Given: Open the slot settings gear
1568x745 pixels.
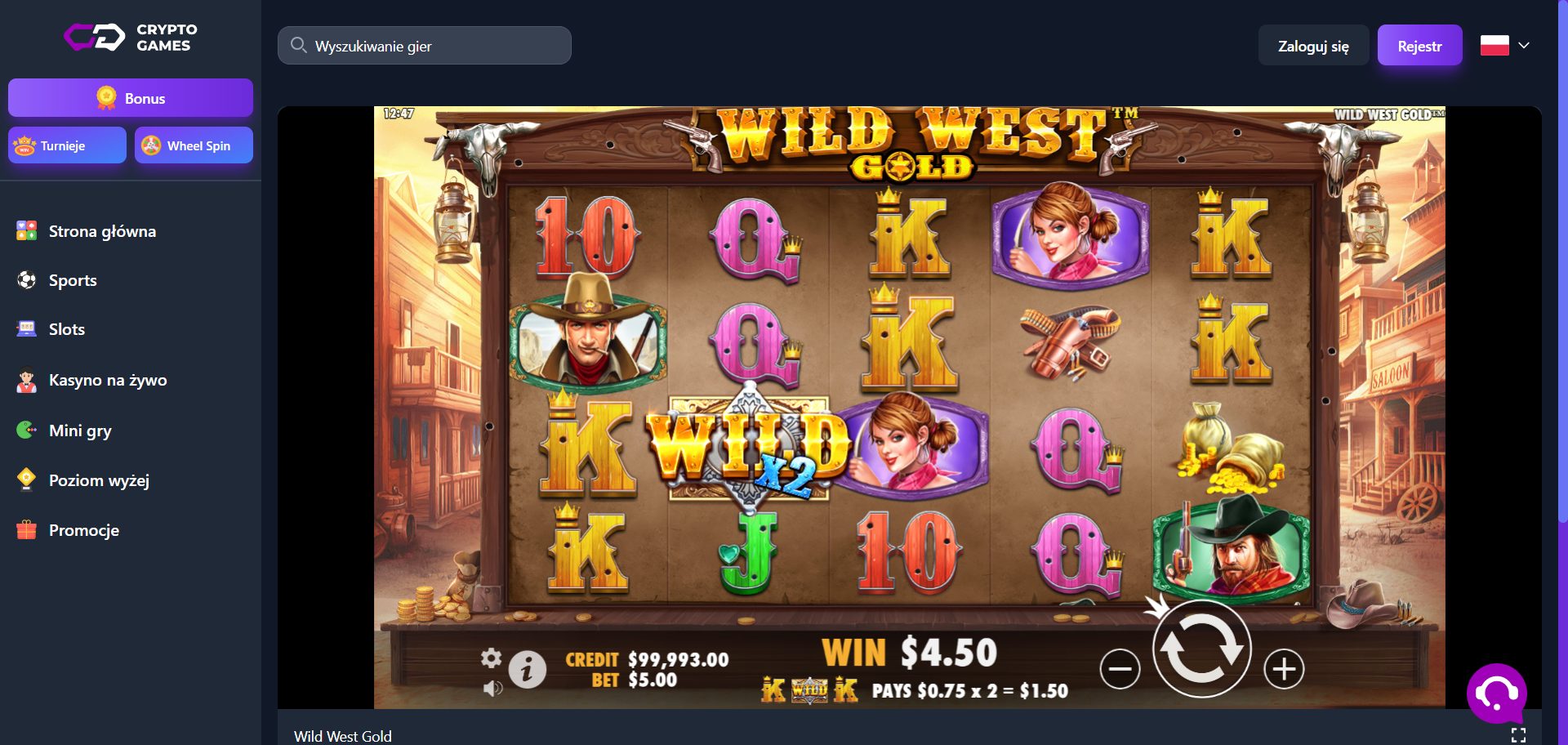Looking at the screenshot, I should (492, 658).
